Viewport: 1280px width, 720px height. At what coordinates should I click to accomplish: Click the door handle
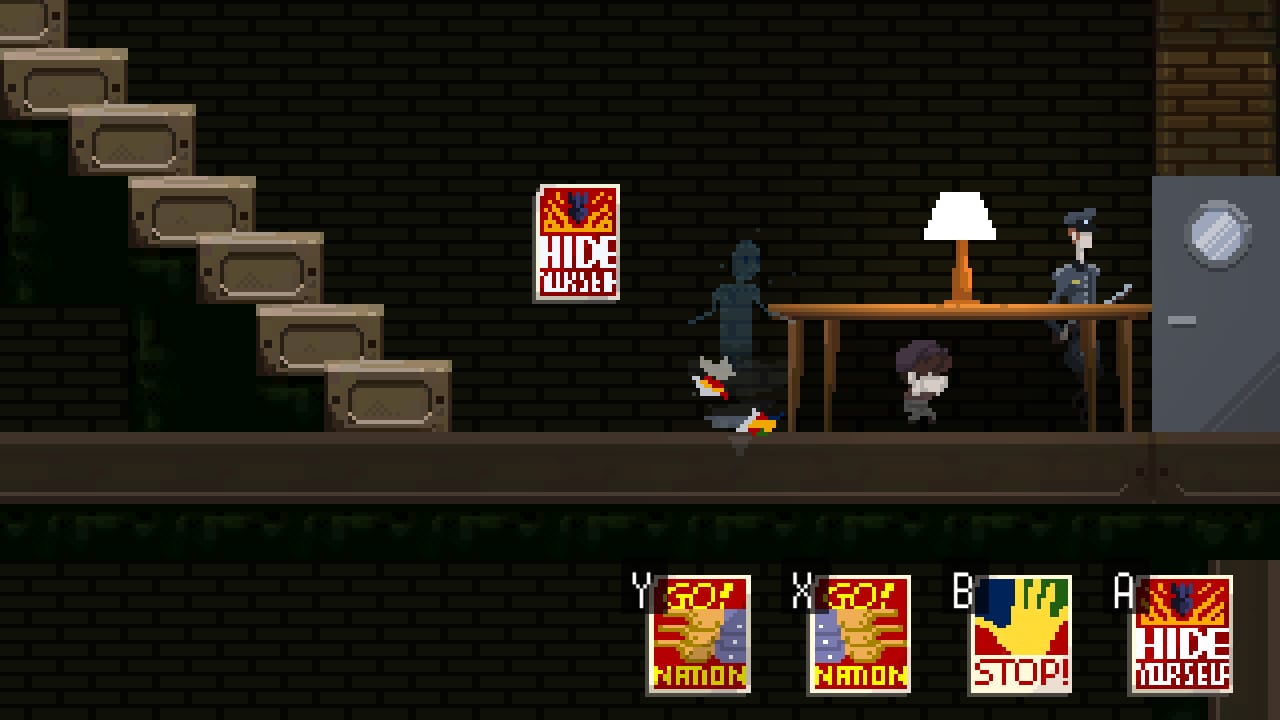[x=1183, y=320]
